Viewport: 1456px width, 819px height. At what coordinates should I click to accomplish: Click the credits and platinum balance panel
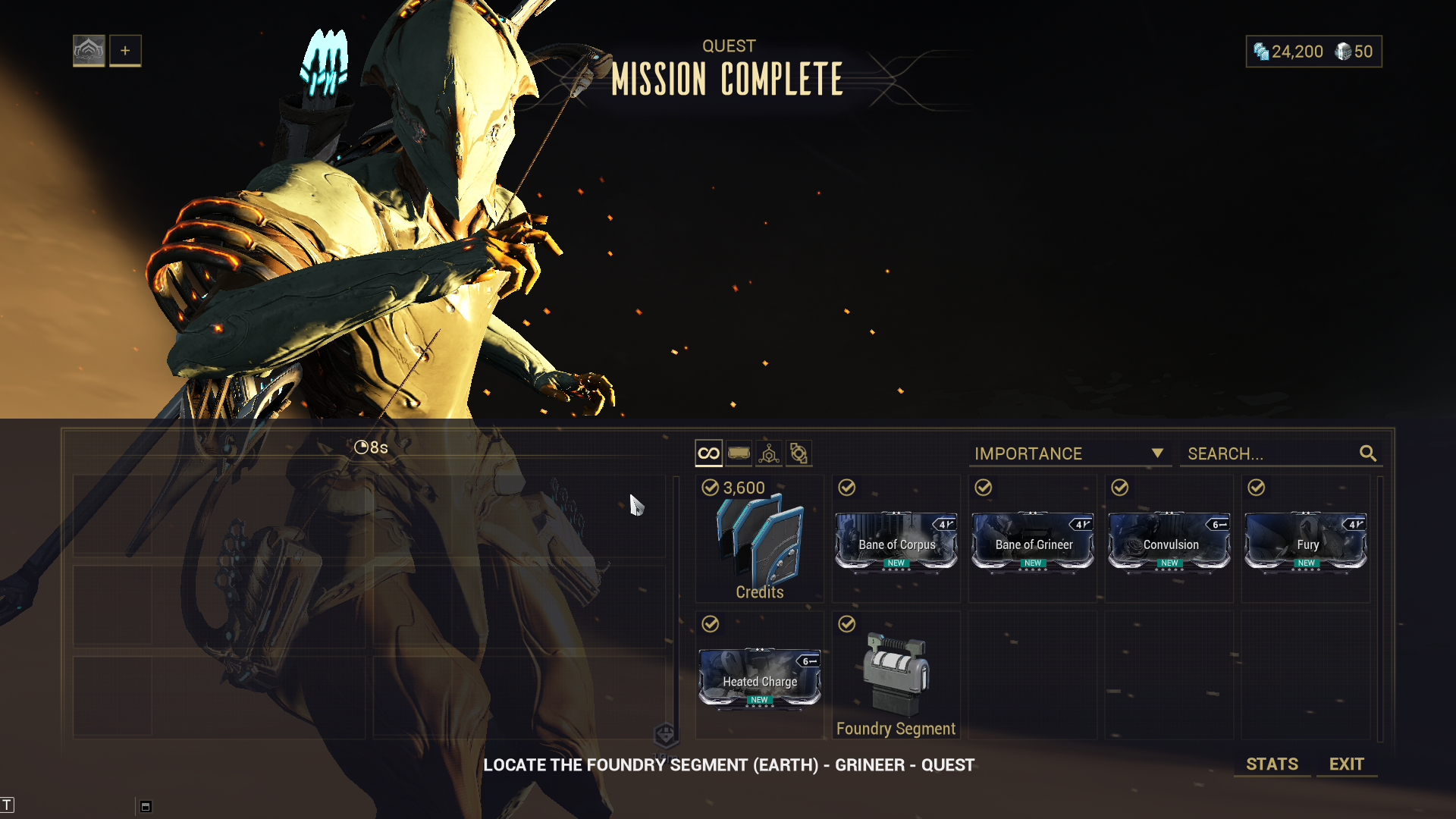tap(1313, 52)
